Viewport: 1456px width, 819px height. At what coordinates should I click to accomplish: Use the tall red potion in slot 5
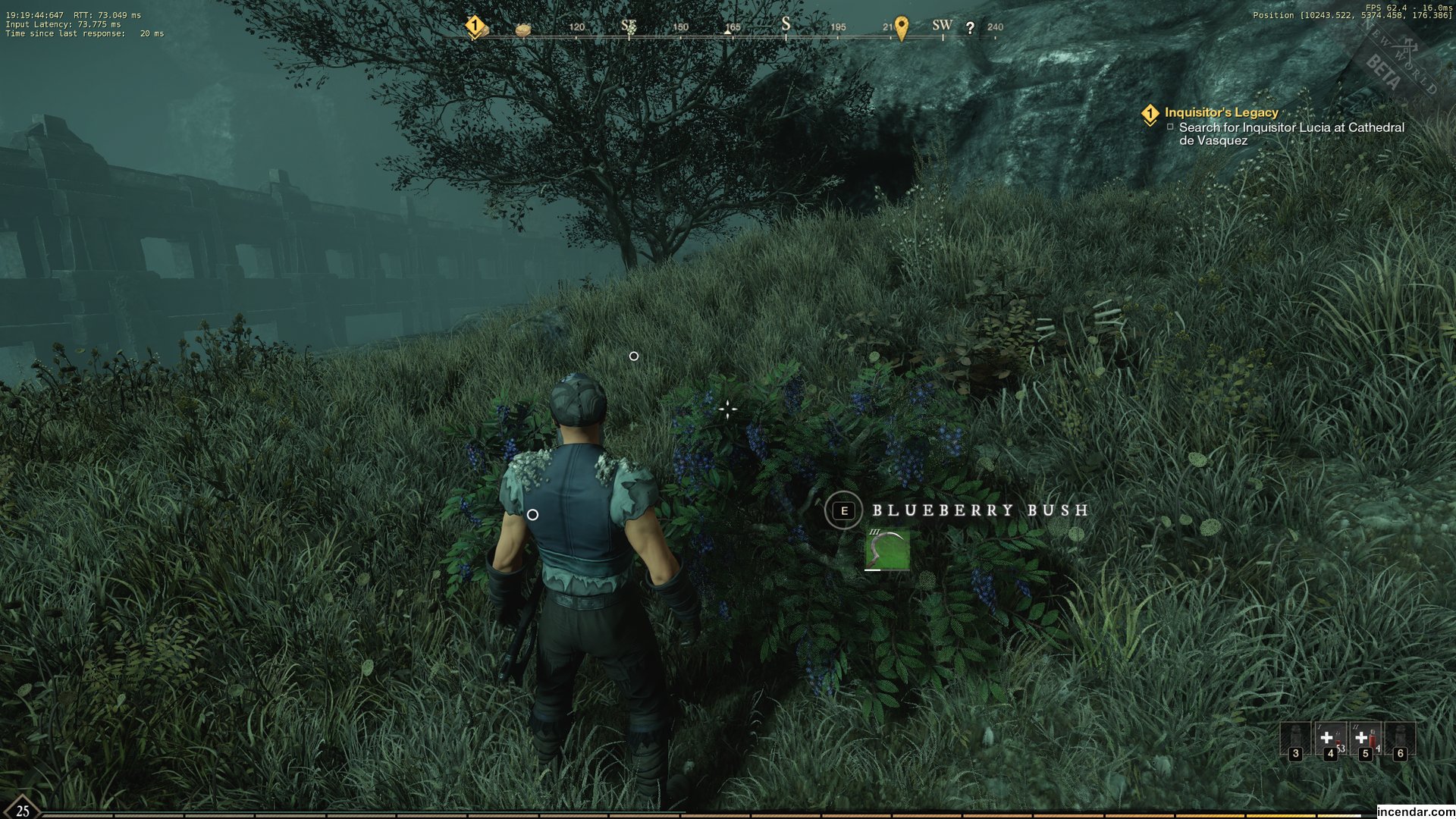(x=1365, y=739)
